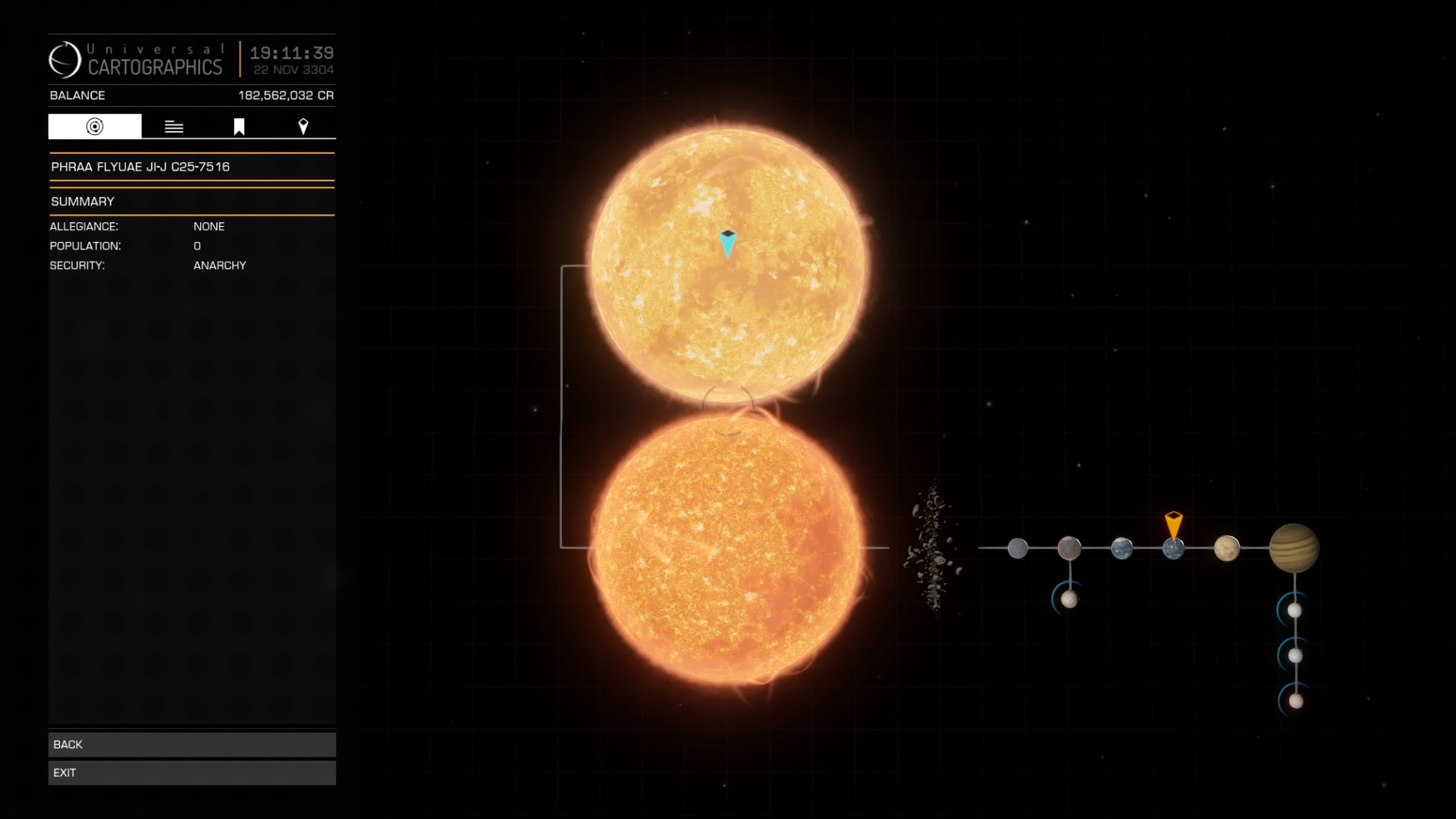Select the brown planet with an orbiting moon

click(1070, 549)
